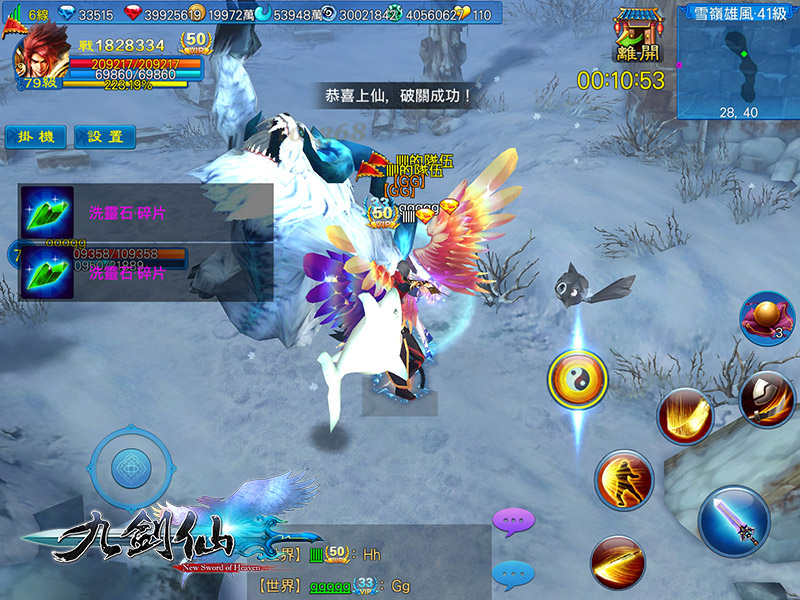Open the world chat message box
Image resolution: width=800 pixels, height=600 pixels.
[370, 568]
